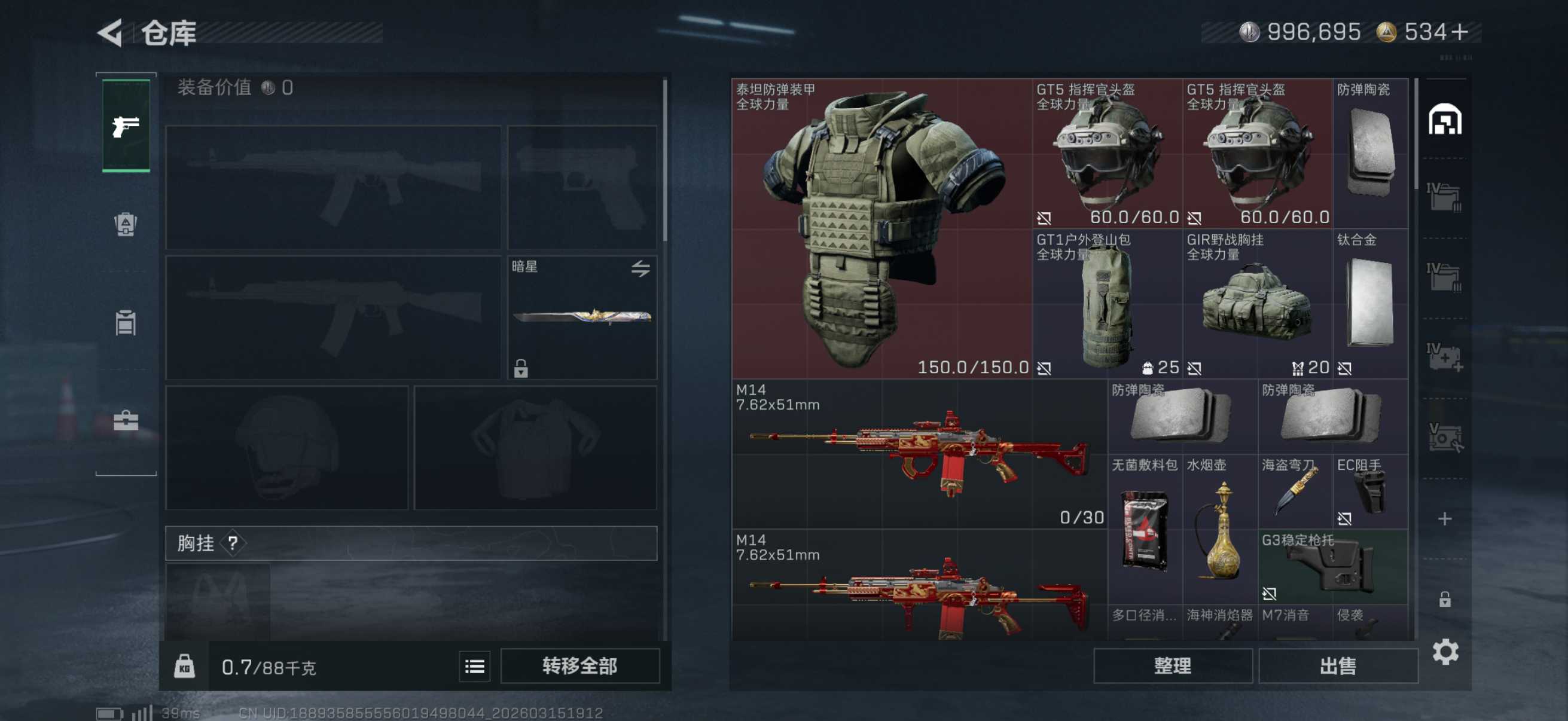Open warehouse settings gear icon

[1445, 652]
